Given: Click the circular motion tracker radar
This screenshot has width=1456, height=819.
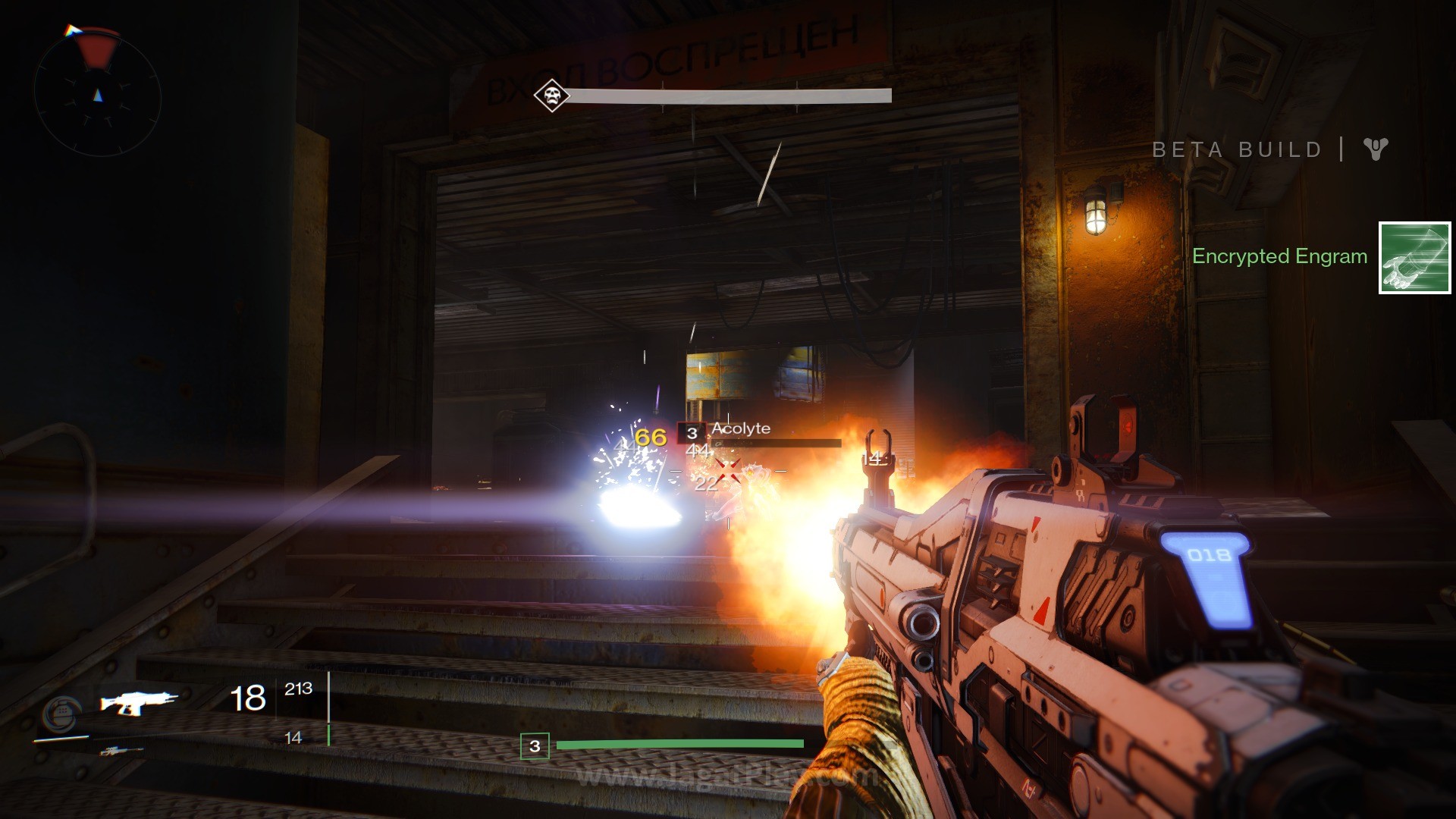Looking at the screenshot, I should pyautogui.click(x=97, y=94).
